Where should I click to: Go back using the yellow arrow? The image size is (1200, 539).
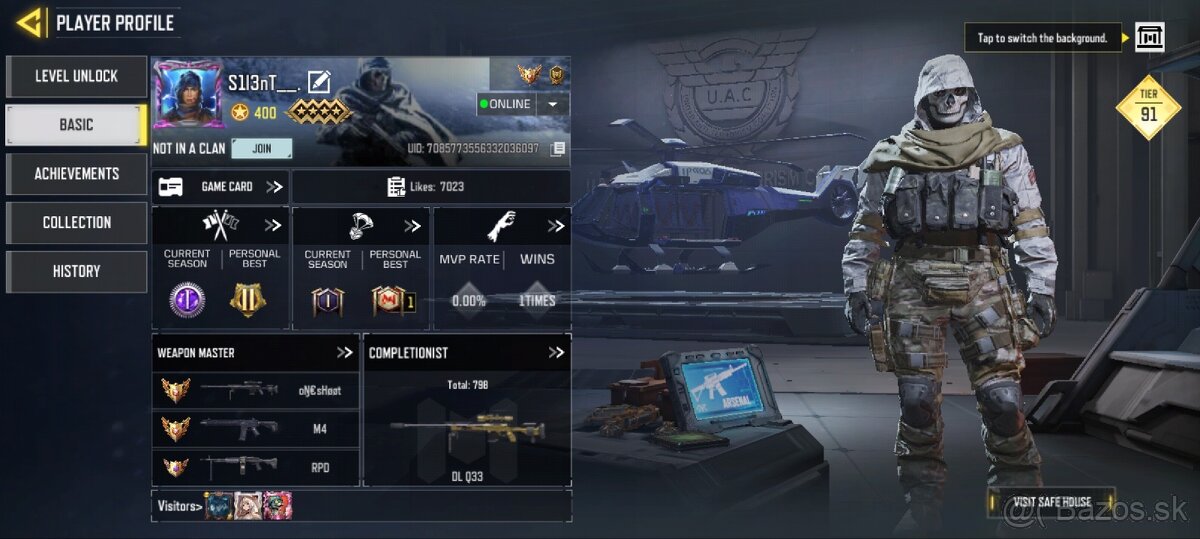pos(30,22)
